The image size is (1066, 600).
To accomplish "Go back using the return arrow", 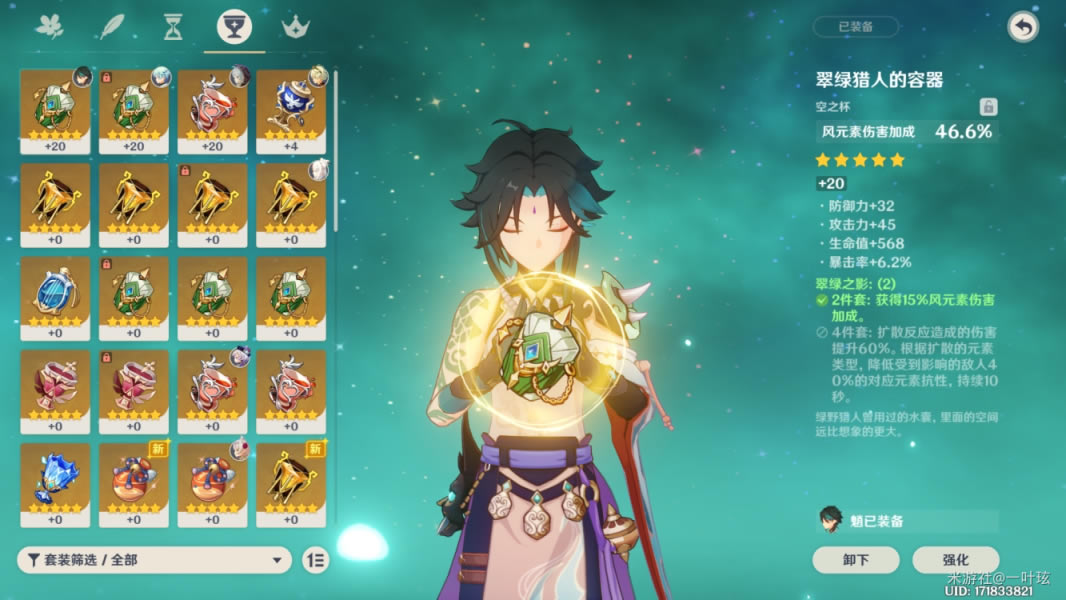I will click(1022, 27).
